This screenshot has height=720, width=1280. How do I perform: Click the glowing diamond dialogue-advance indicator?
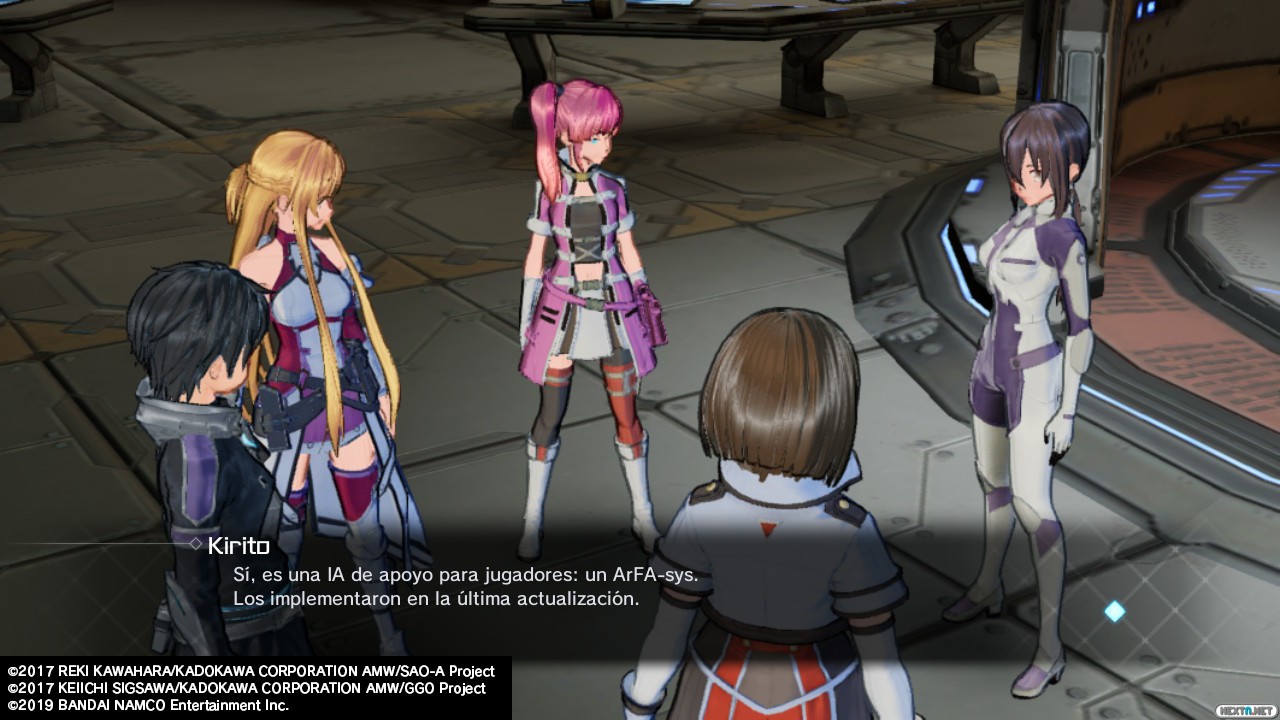(x=1114, y=611)
